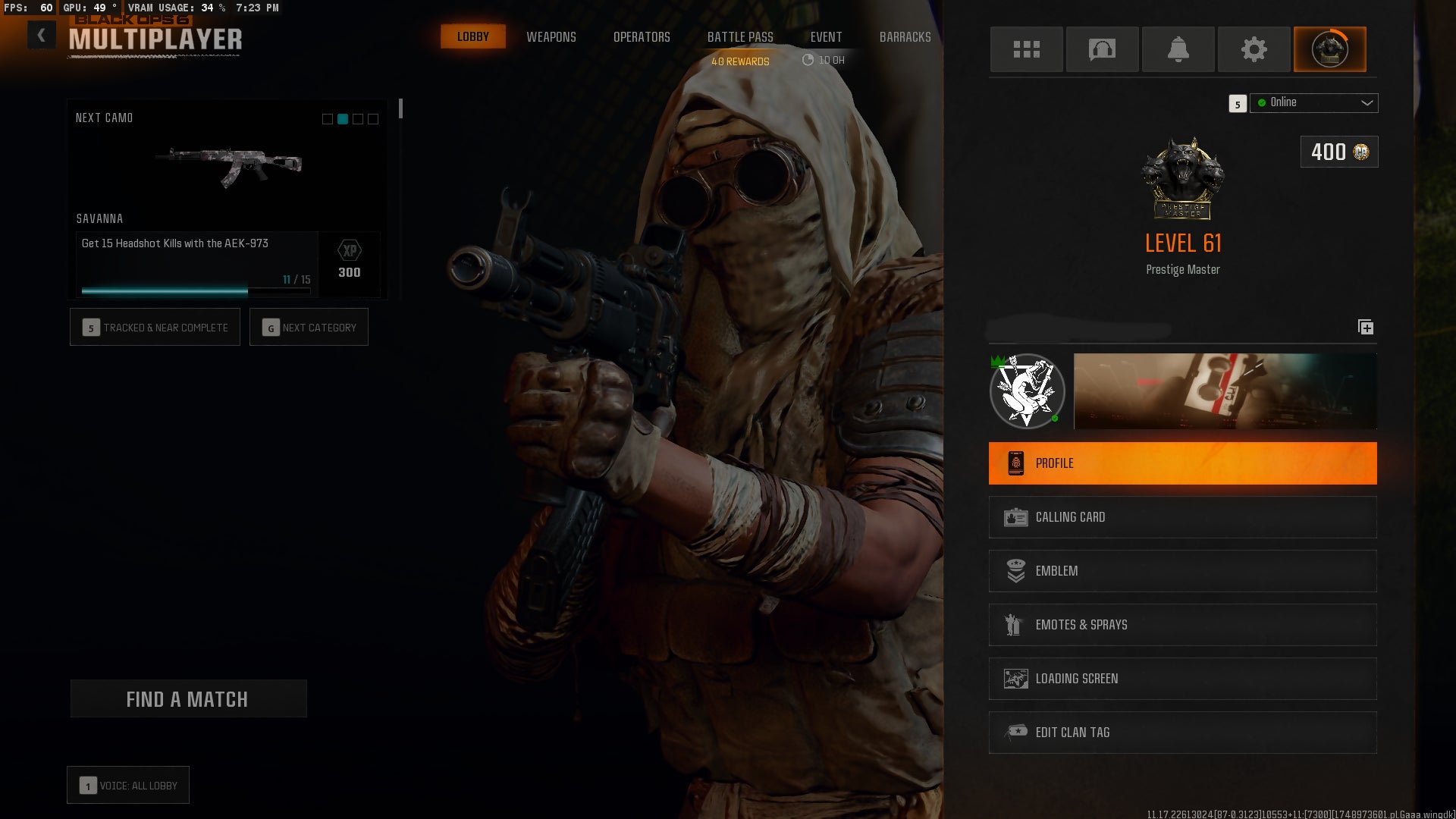Open the headset social channels icon
This screenshot has height=819, width=1456.
click(x=1102, y=49)
